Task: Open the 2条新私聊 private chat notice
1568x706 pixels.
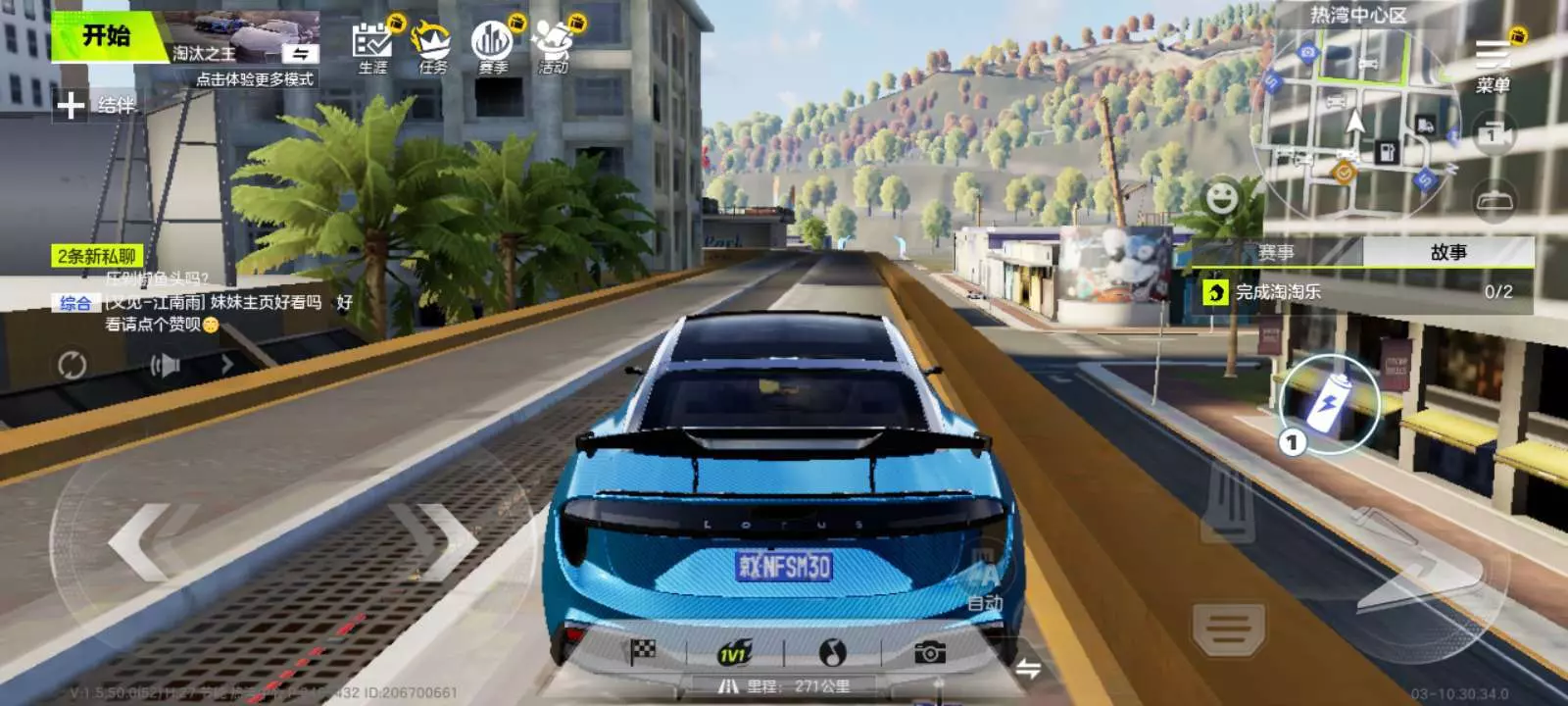Action: (97, 256)
